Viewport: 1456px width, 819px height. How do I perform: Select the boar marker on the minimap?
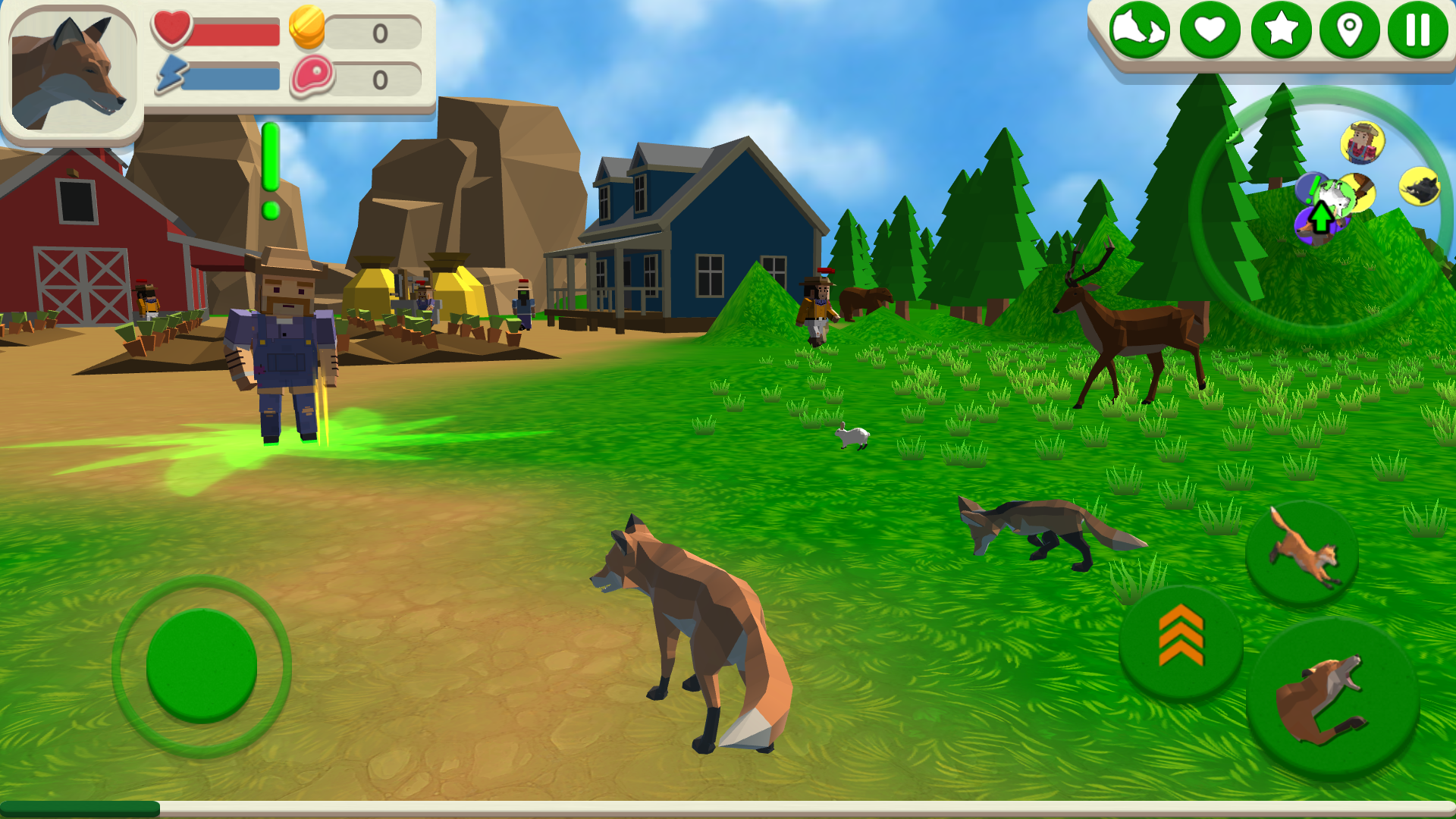pyautogui.click(x=1420, y=187)
